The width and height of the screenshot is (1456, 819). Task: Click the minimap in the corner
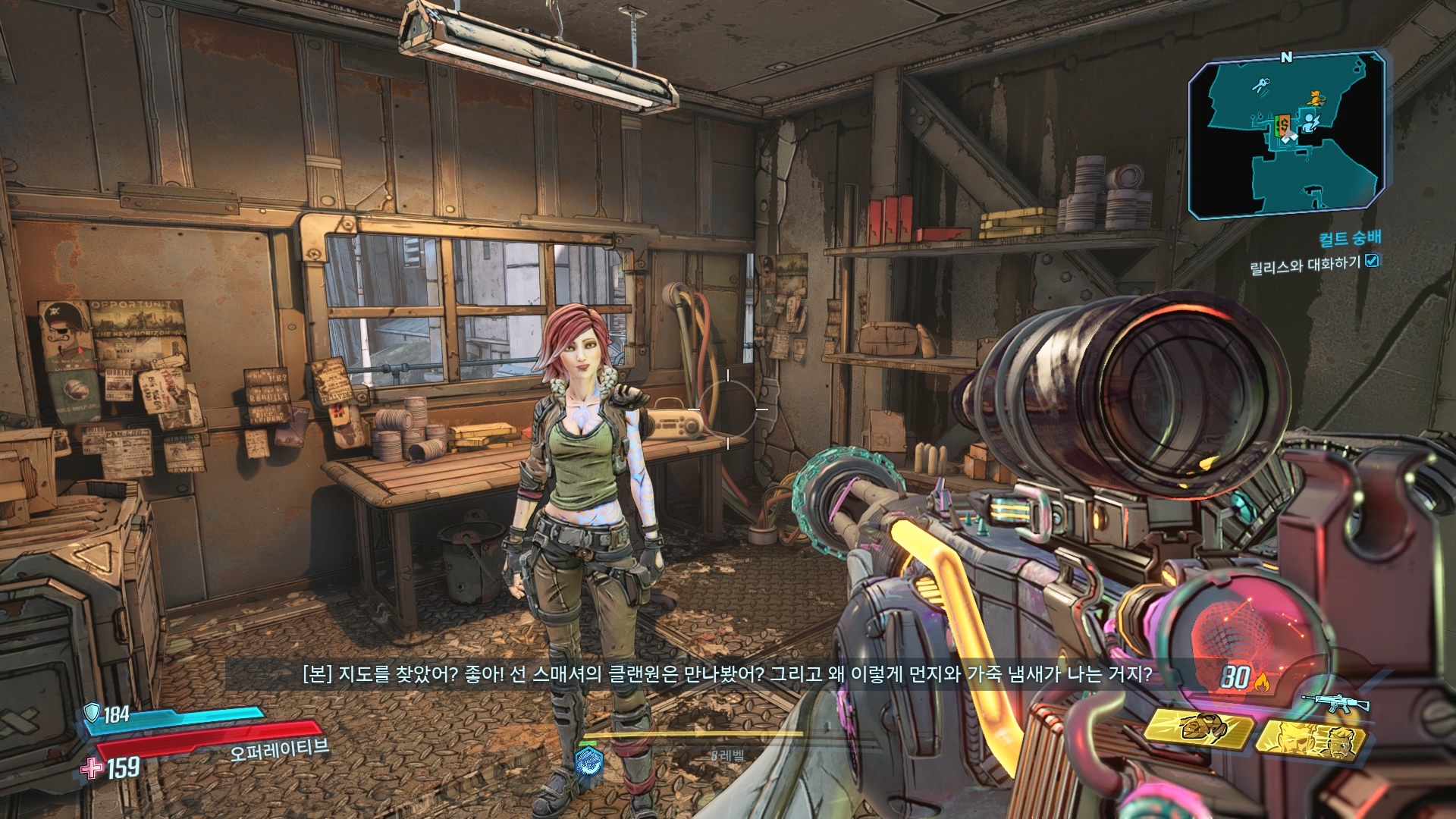point(1287,135)
